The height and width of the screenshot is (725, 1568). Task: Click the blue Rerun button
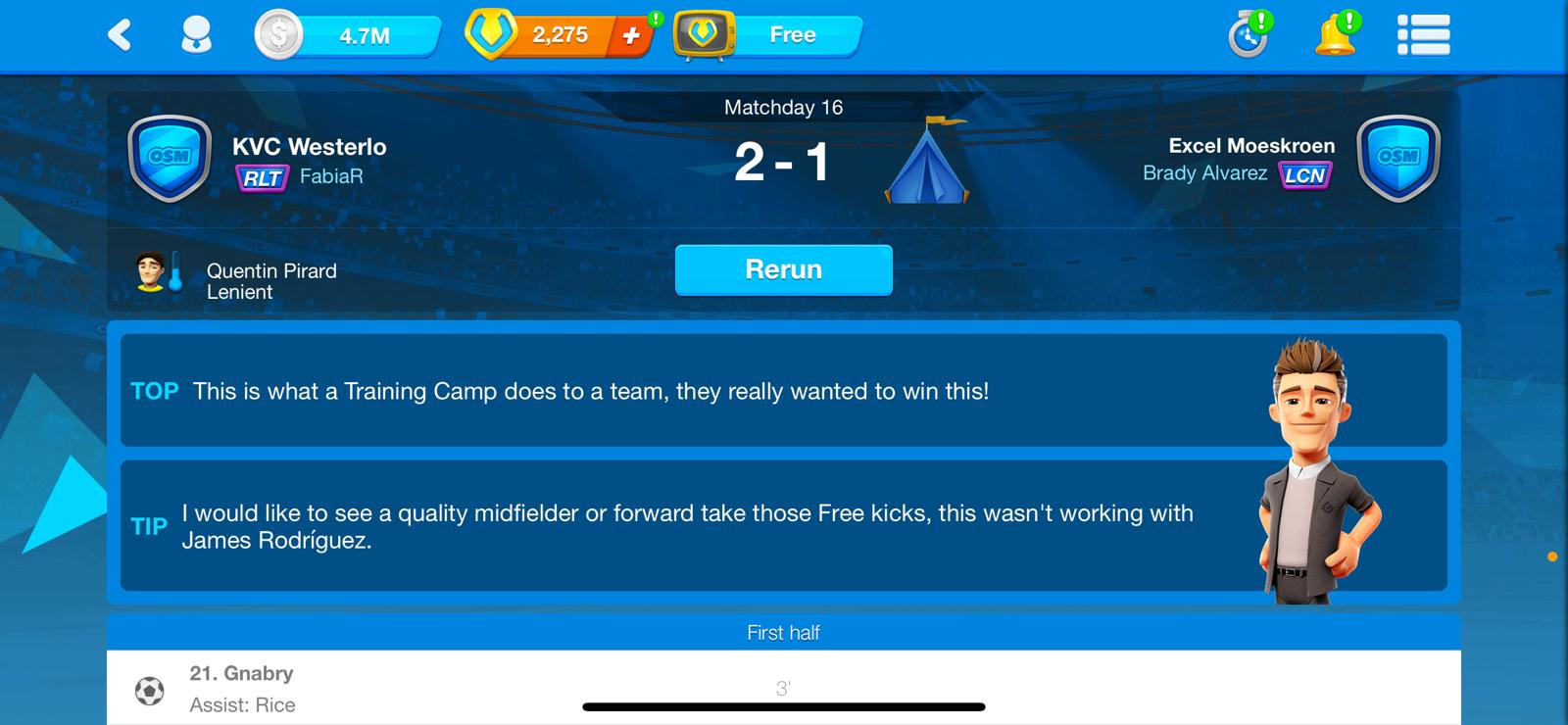tap(783, 269)
